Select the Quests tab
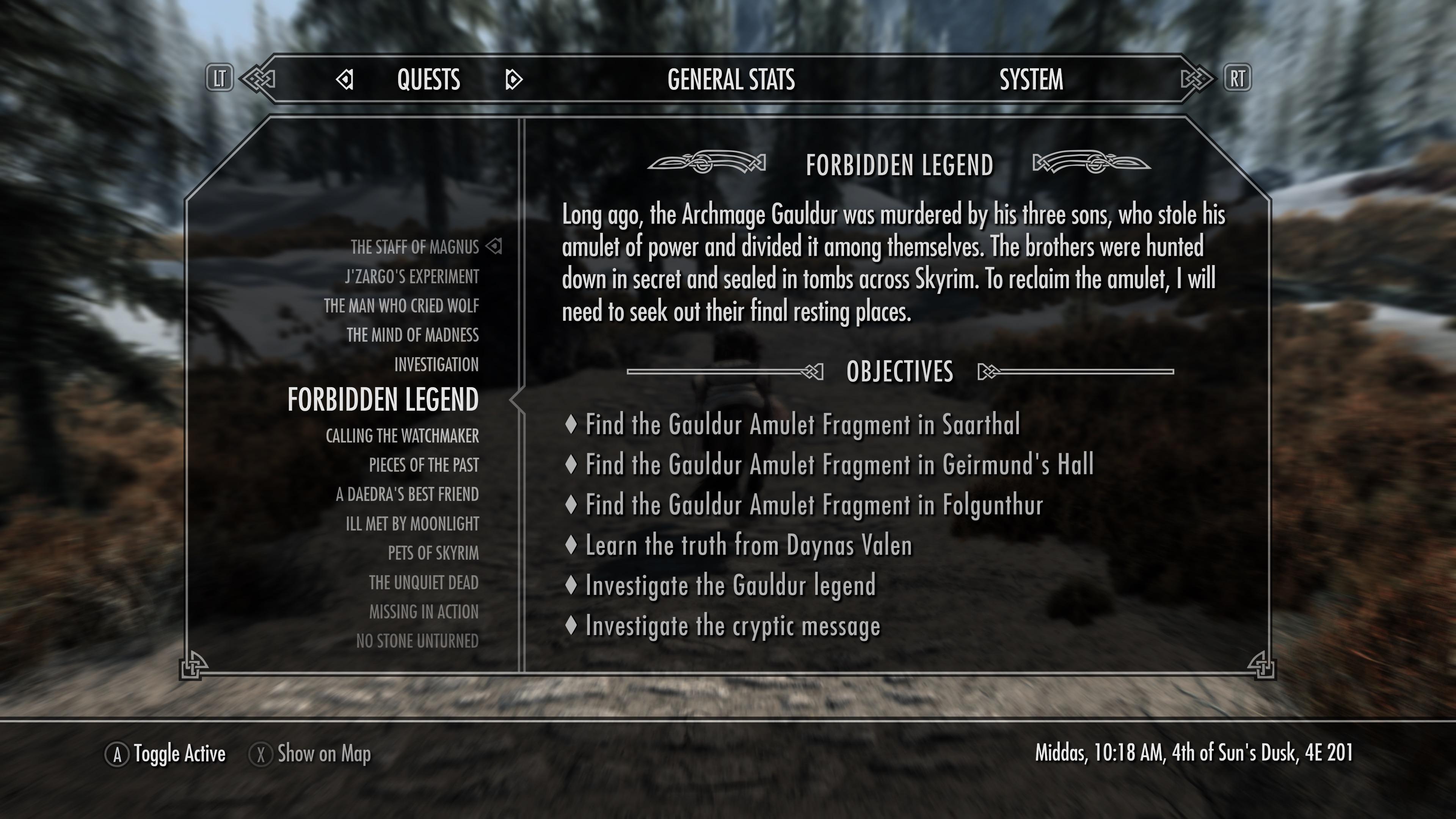1456x819 pixels. pos(428,80)
